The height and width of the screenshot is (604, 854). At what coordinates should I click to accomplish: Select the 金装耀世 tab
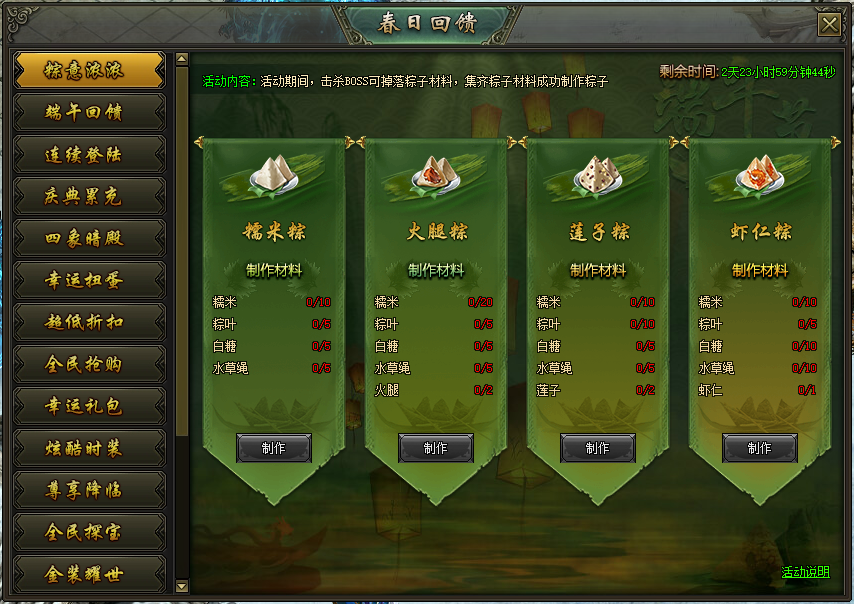coord(89,574)
